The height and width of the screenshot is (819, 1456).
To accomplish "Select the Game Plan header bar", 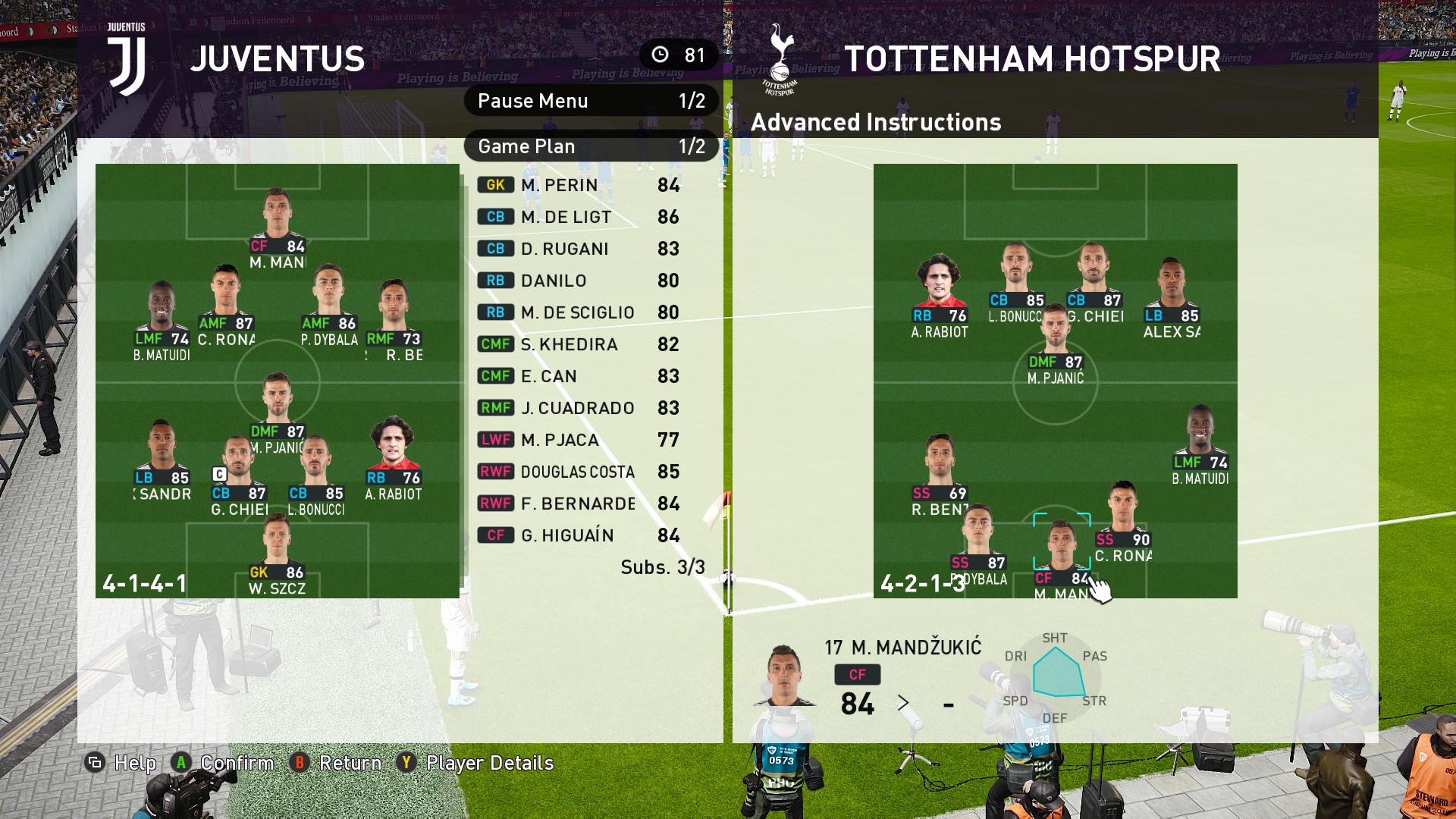I will pos(591,146).
